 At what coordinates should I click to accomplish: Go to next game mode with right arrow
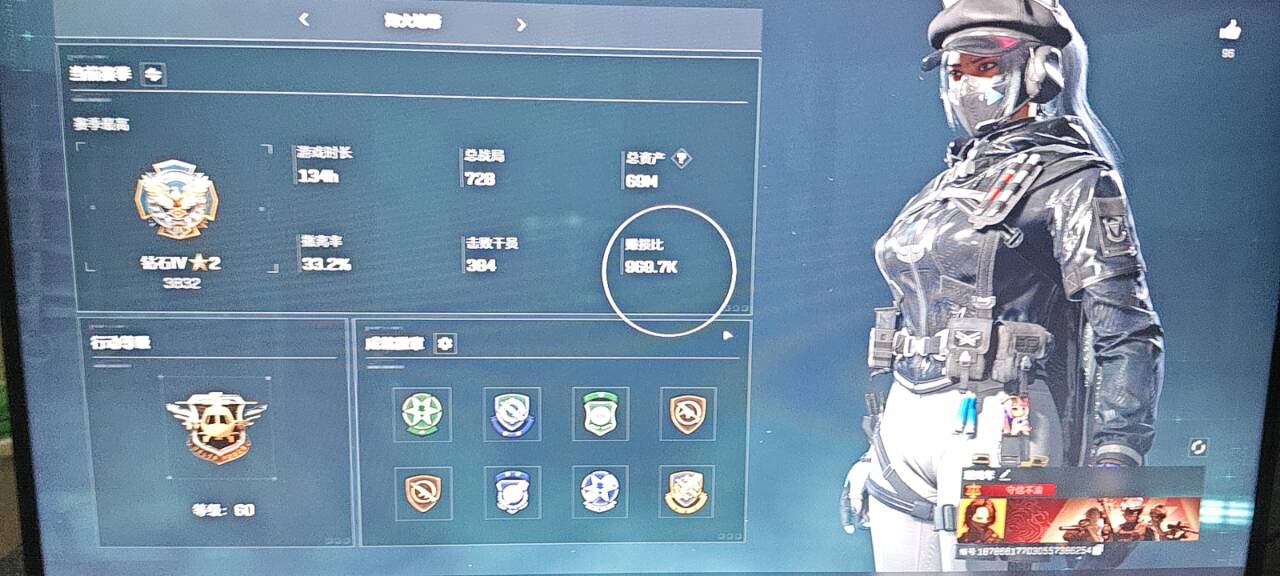521,24
